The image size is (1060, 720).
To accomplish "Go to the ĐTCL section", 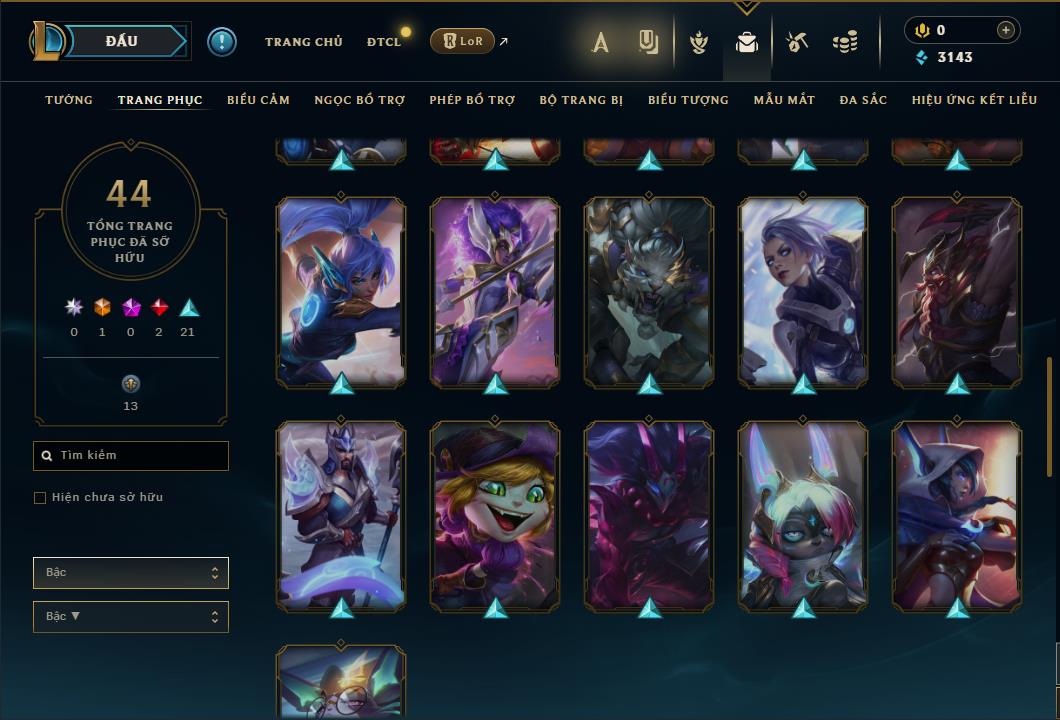I will coord(384,42).
